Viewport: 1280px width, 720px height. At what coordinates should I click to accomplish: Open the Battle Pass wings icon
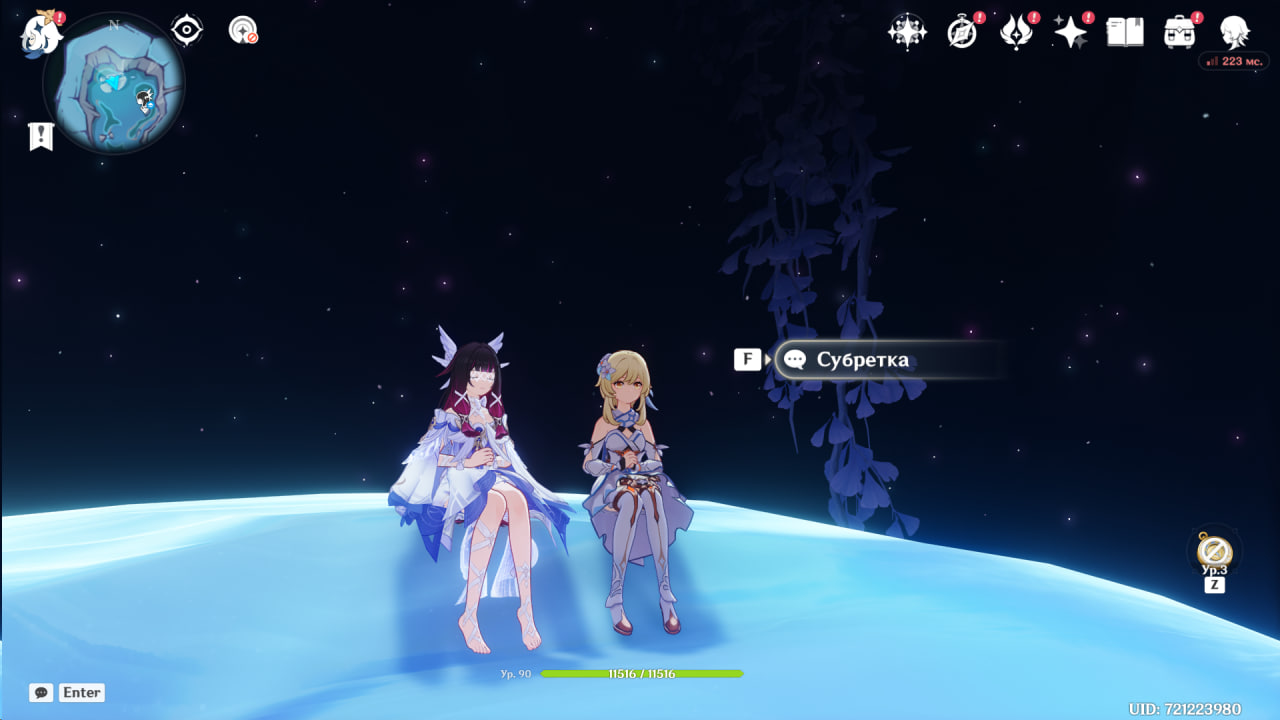tap(1016, 32)
